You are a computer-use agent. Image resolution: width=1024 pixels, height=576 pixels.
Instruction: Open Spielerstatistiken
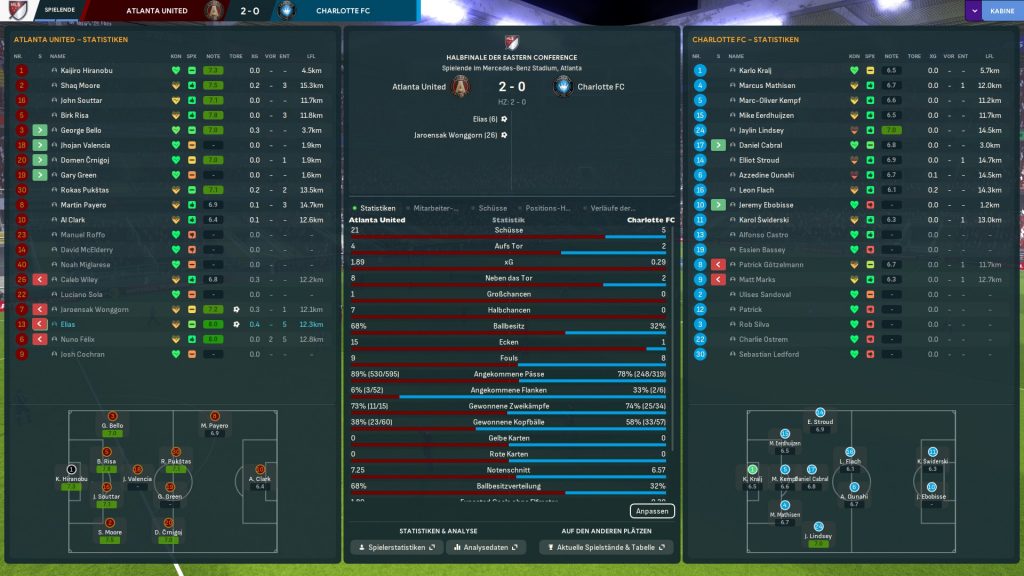[396, 548]
